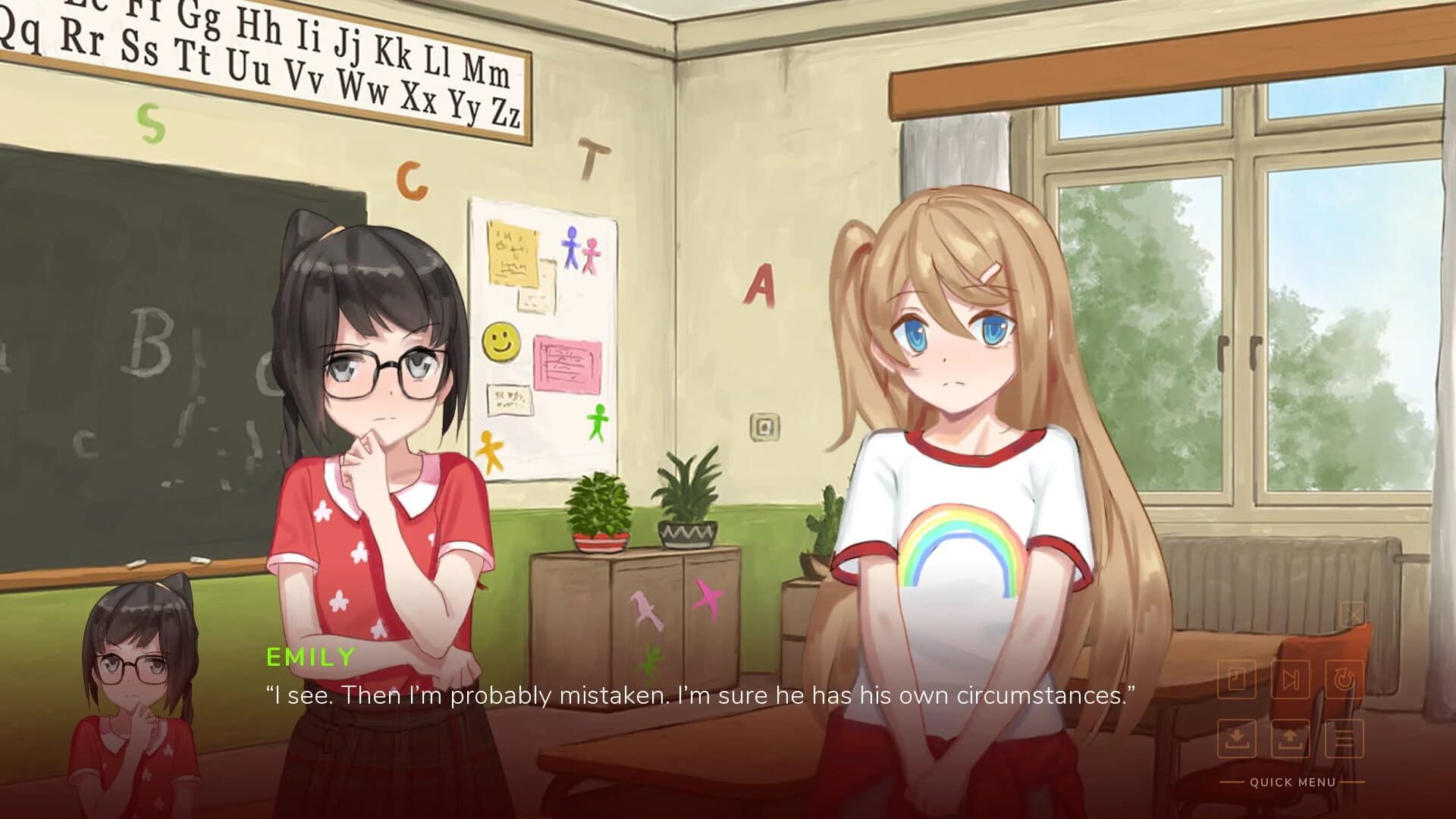The image size is (1456, 819).
Task: Toggle the quick menu via the QUICK MENU label
Action: tap(1292, 781)
